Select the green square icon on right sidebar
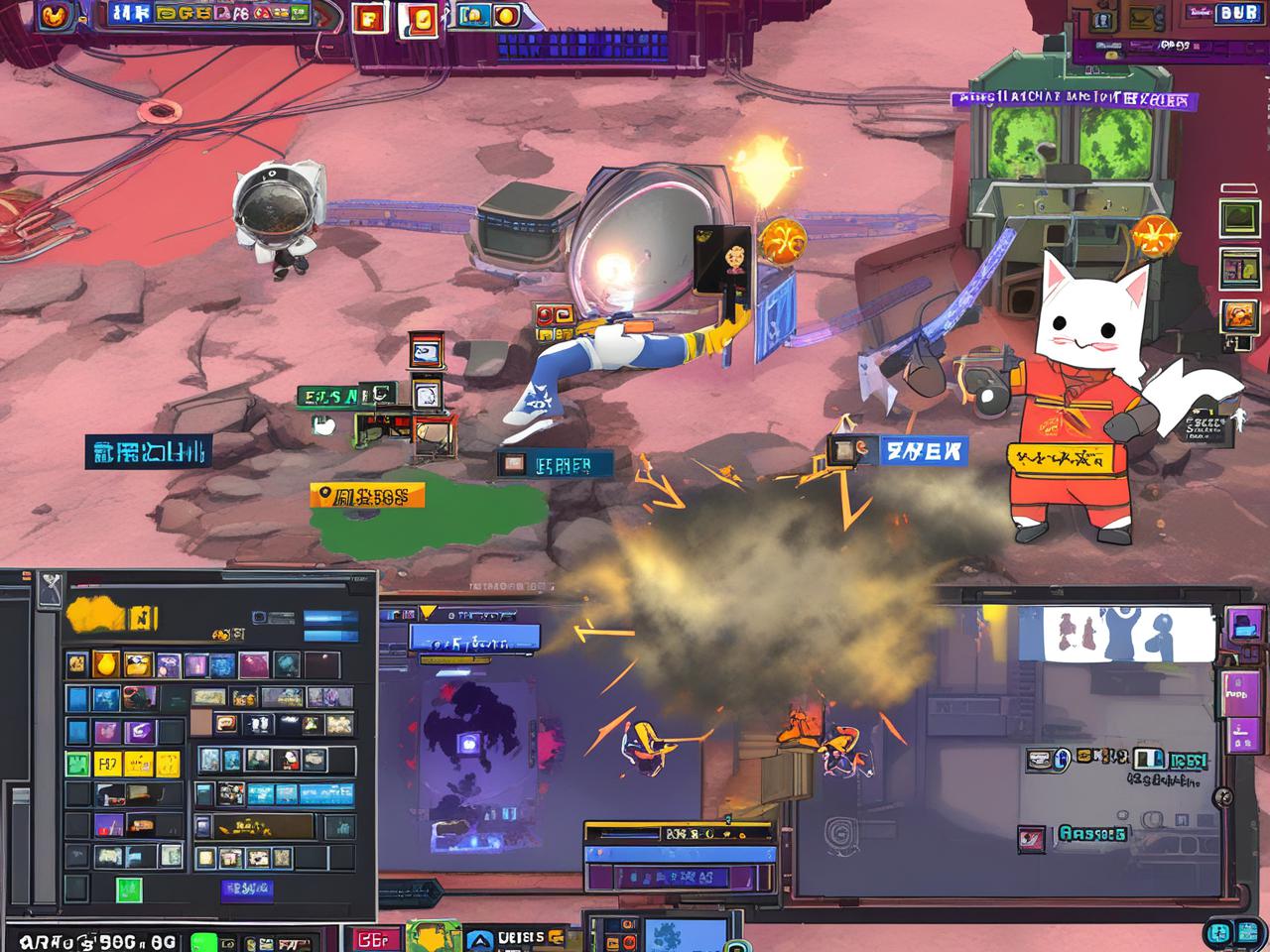This screenshot has height=952, width=1270. (1238, 219)
